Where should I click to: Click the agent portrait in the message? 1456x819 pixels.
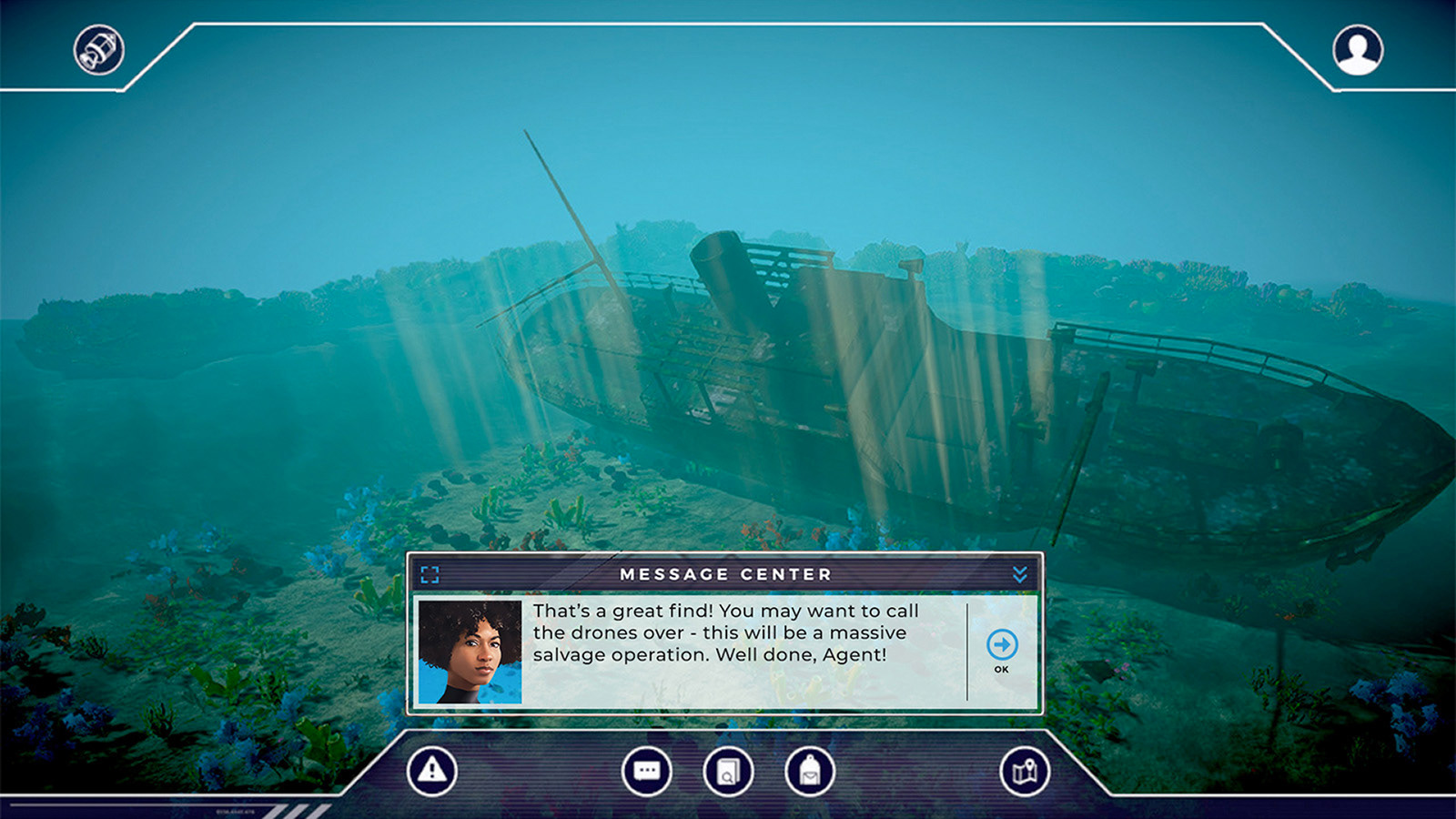[x=470, y=652]
